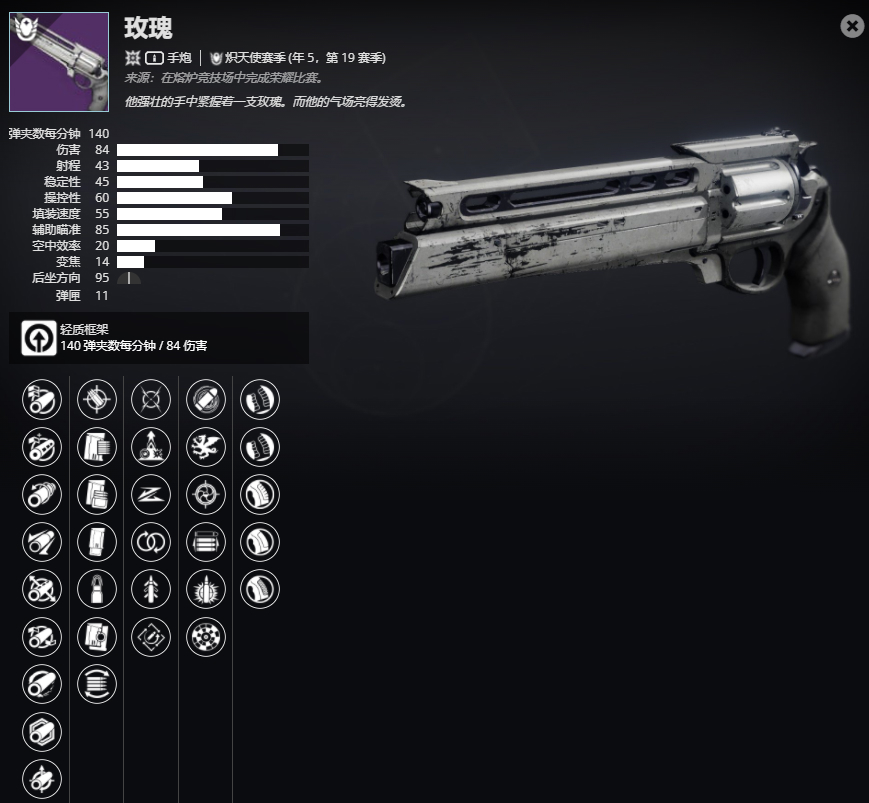Choose the Z-shaped lightning trait perk
Viewport: 869px width, 803px height.
click(x=151, y=494)
